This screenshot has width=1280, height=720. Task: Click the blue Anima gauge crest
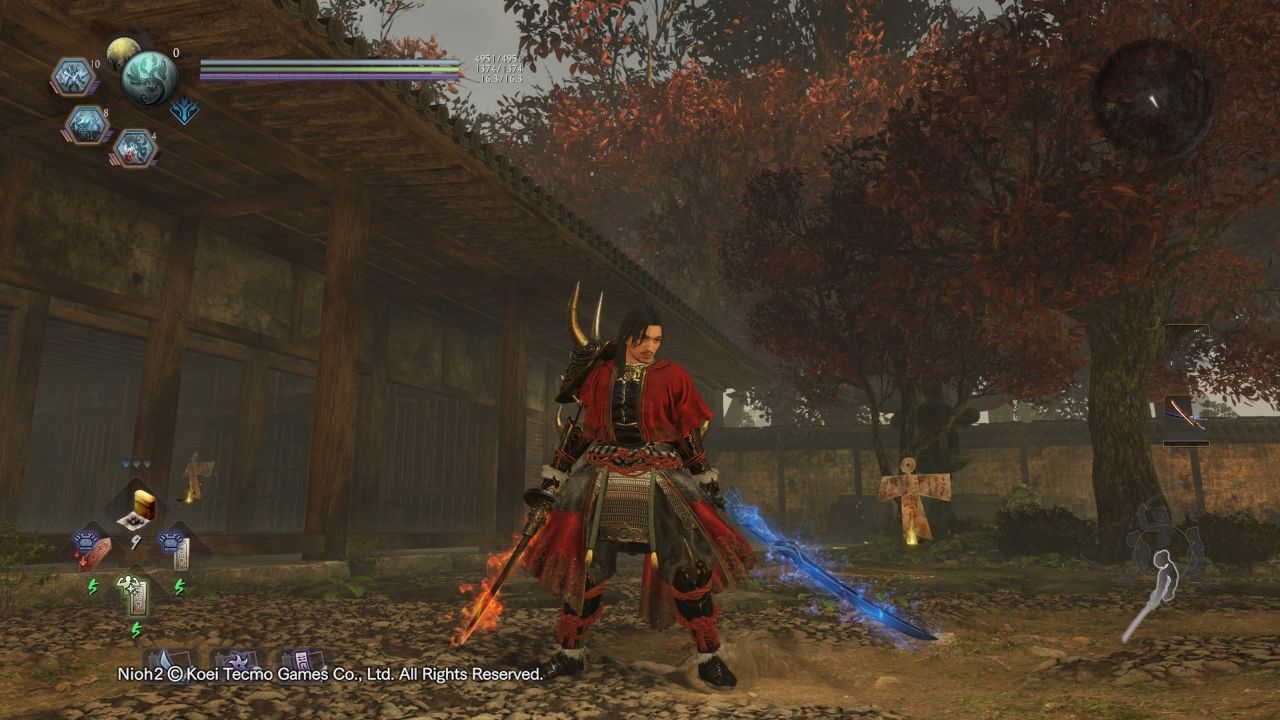coord(184,111)
